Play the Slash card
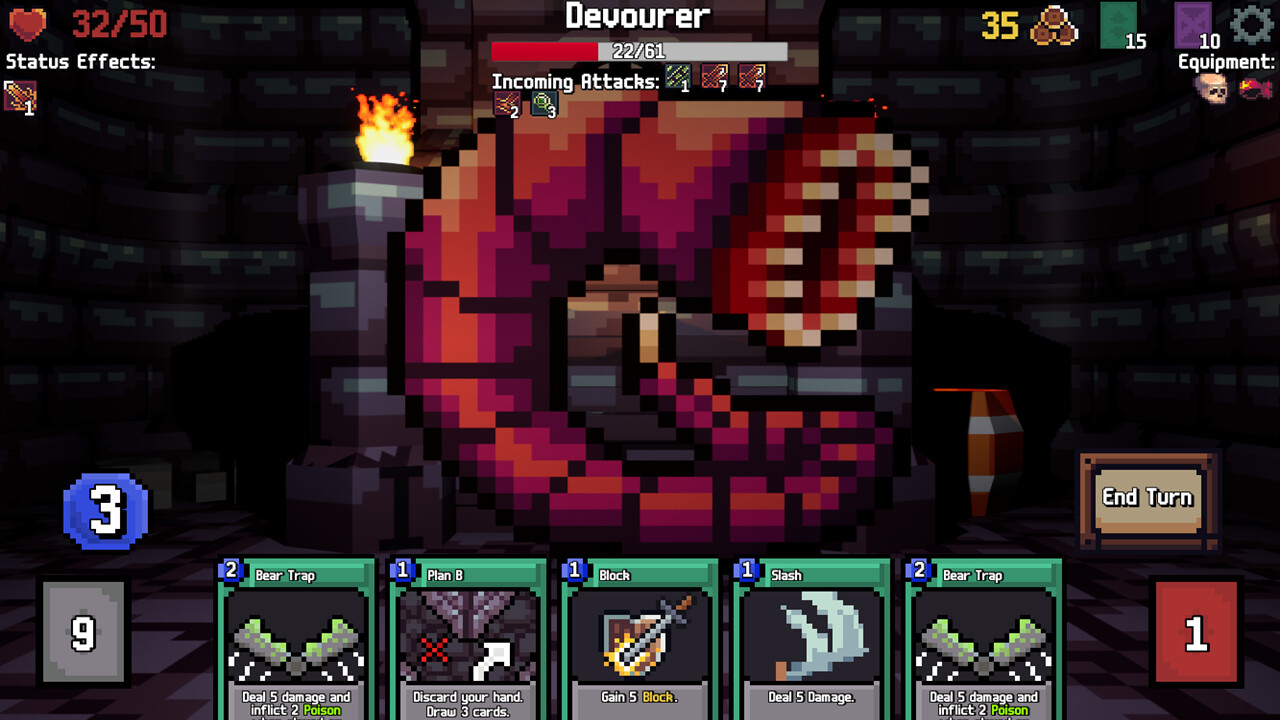Screen dimensions: 1280x720 coord(811,640)
